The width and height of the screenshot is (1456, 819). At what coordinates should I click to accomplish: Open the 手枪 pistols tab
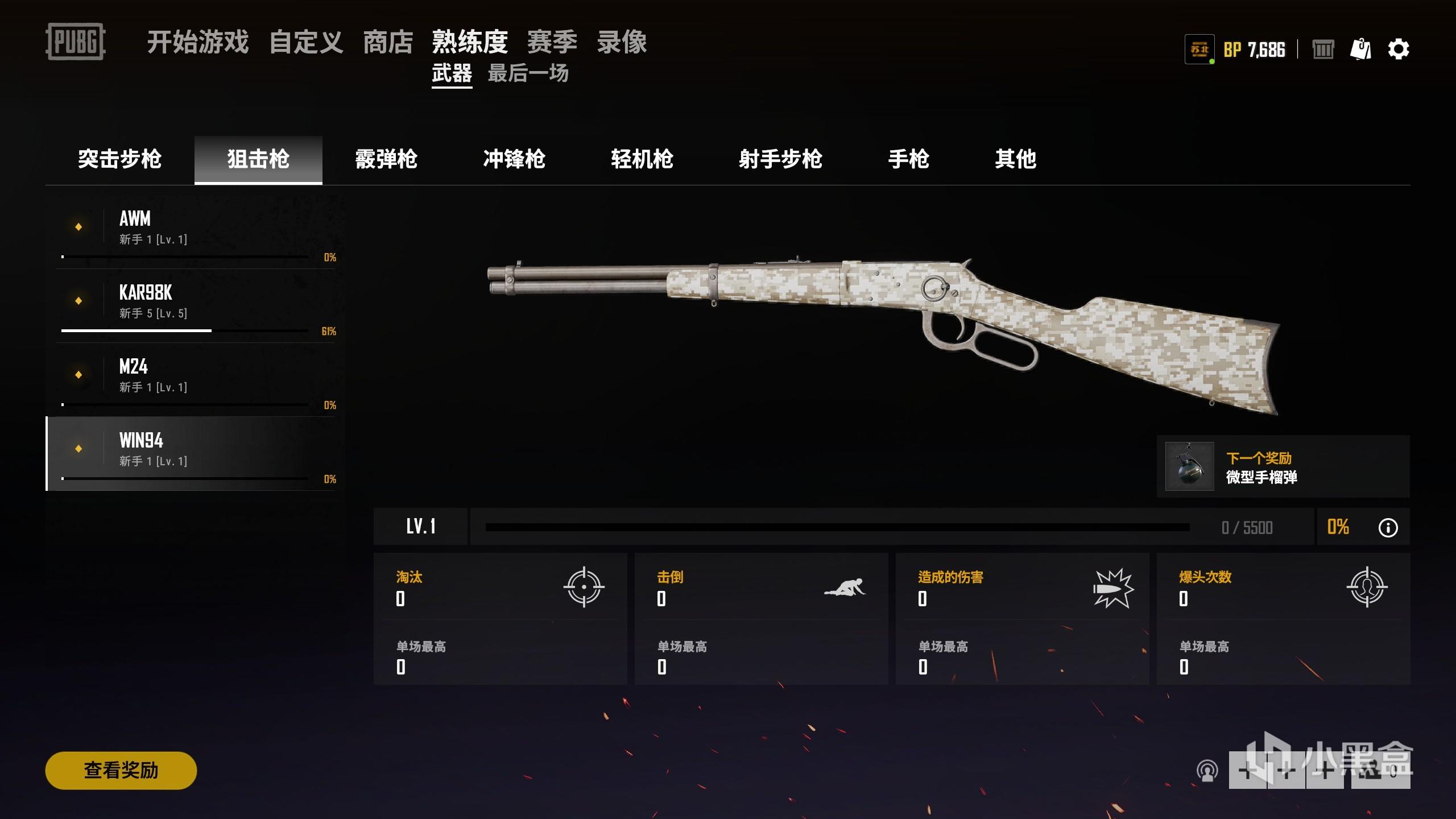click(x=908, y=159)
